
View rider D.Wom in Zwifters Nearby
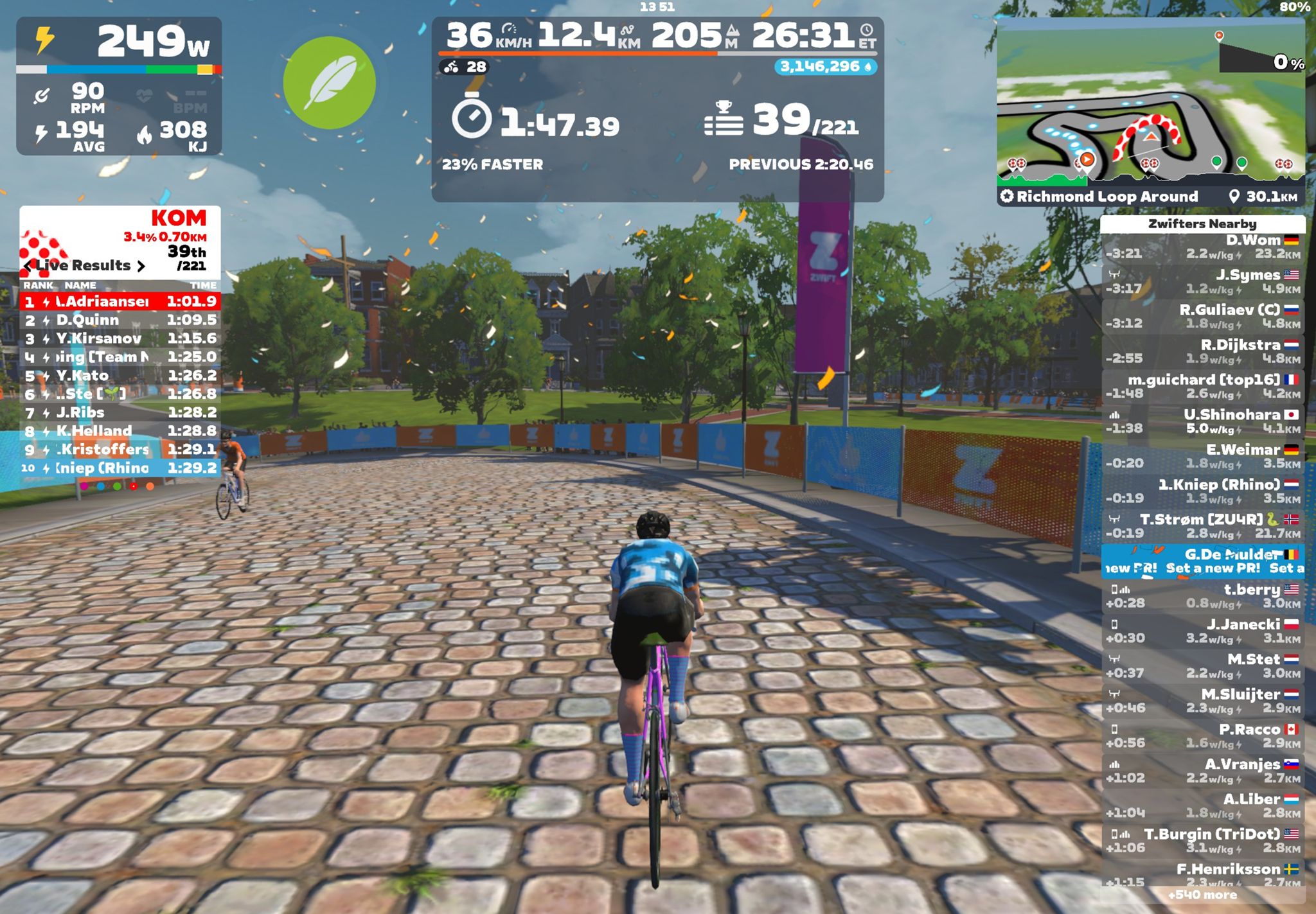1202,247
